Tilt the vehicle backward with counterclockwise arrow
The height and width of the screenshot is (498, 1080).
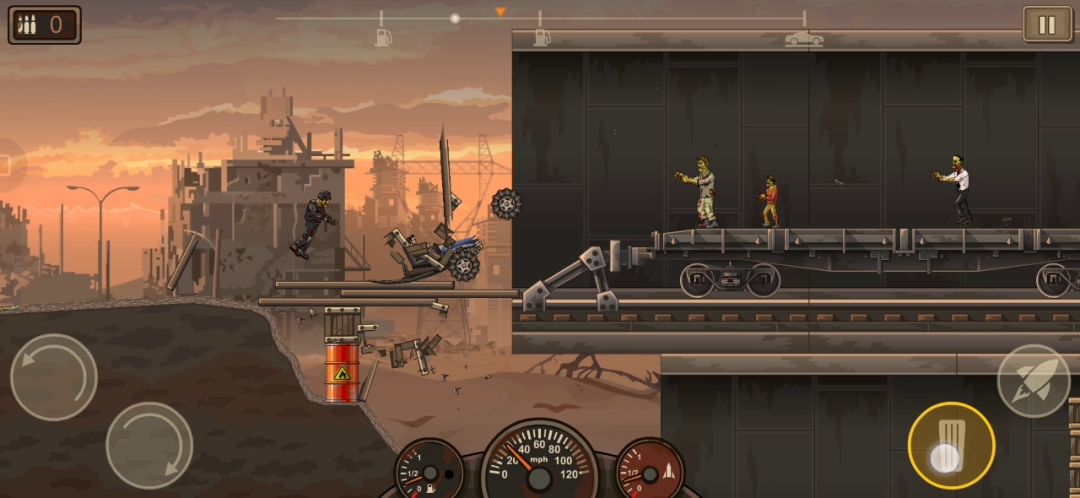[x=54, y=377]
